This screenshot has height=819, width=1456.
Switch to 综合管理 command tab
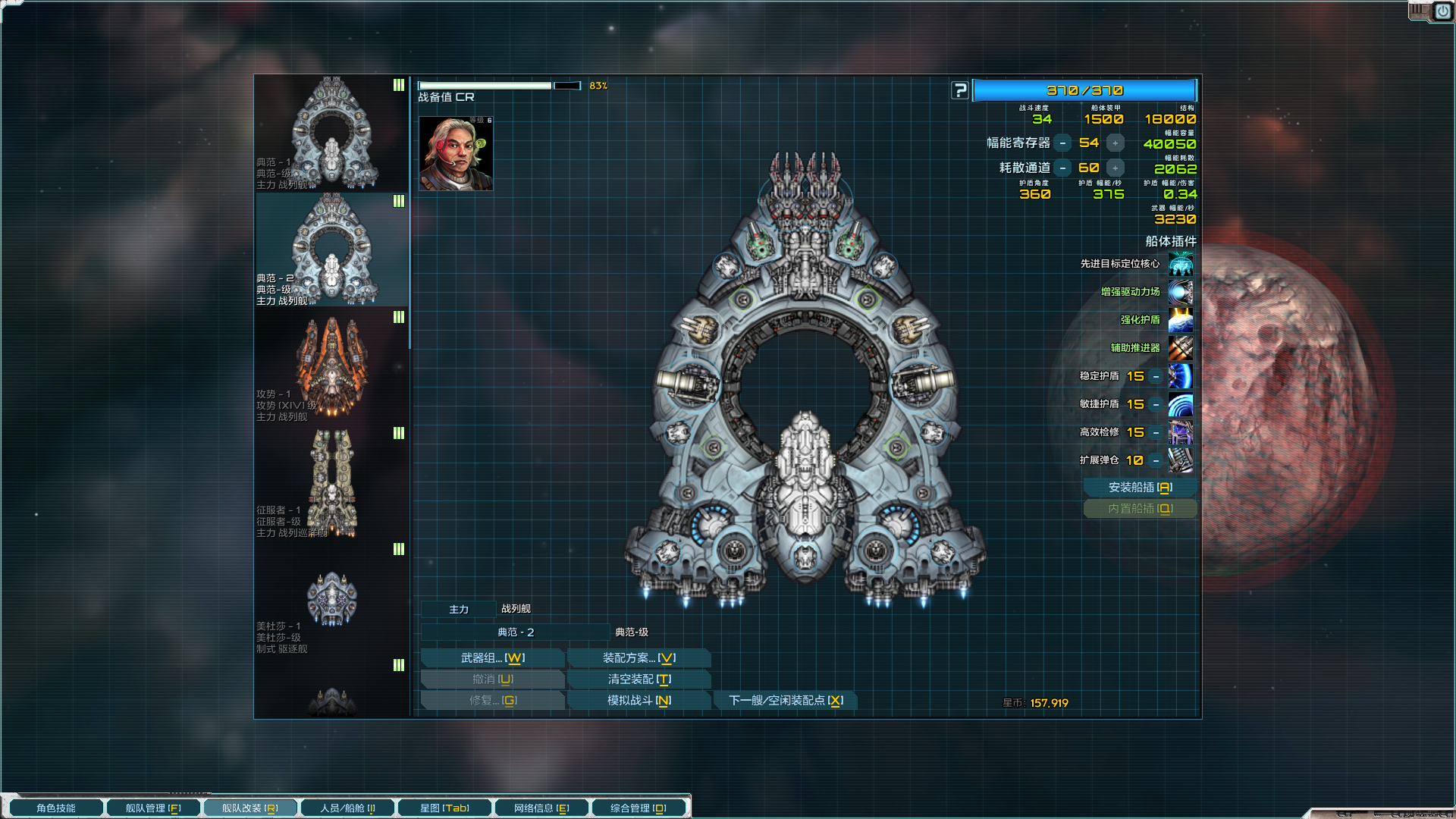[639, 808]
